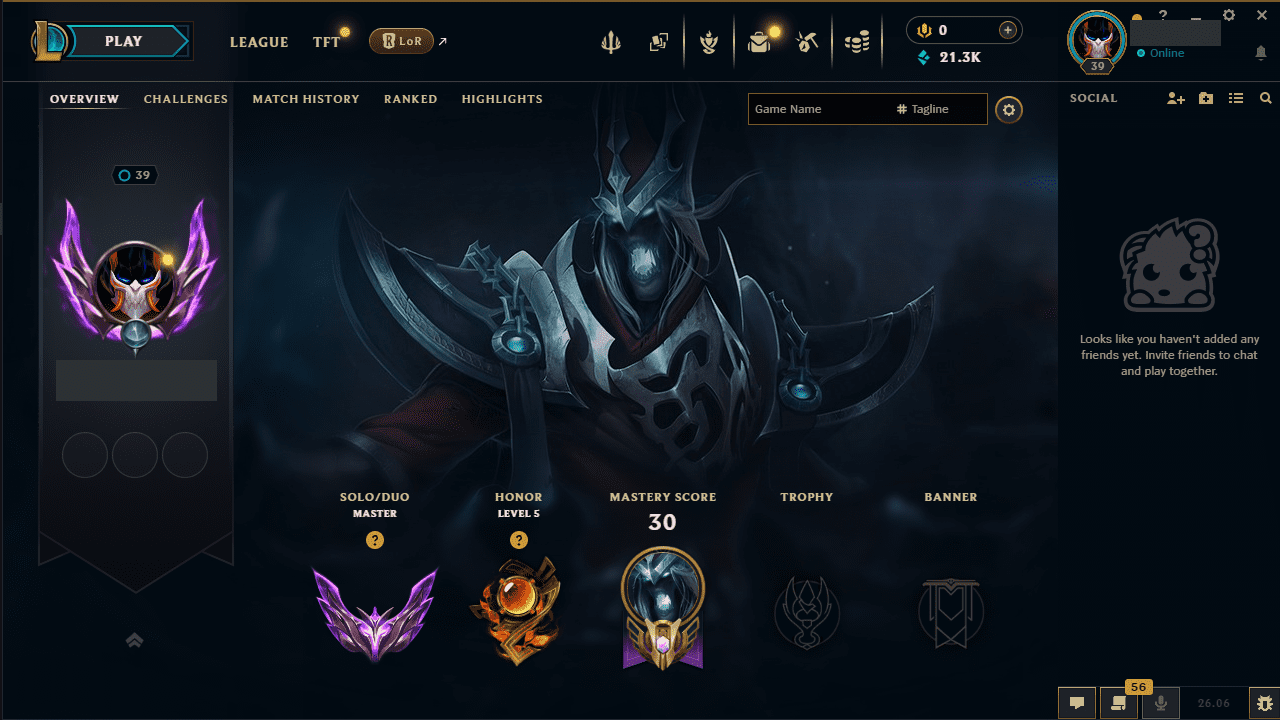This screenshot has width=1280, height=720.
Task: Switch to the Match History tab
Action: [306, 99]
